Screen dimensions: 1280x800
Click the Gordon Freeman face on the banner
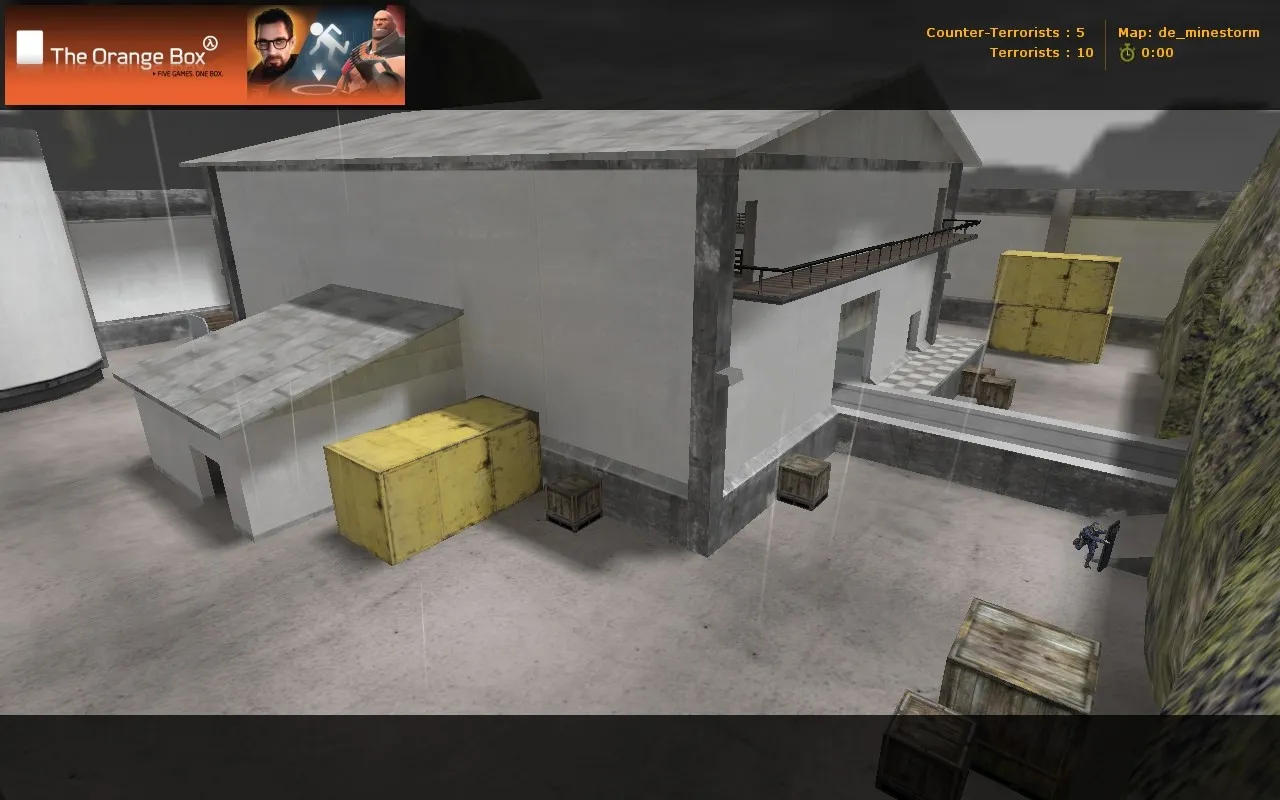coord(273,45)
